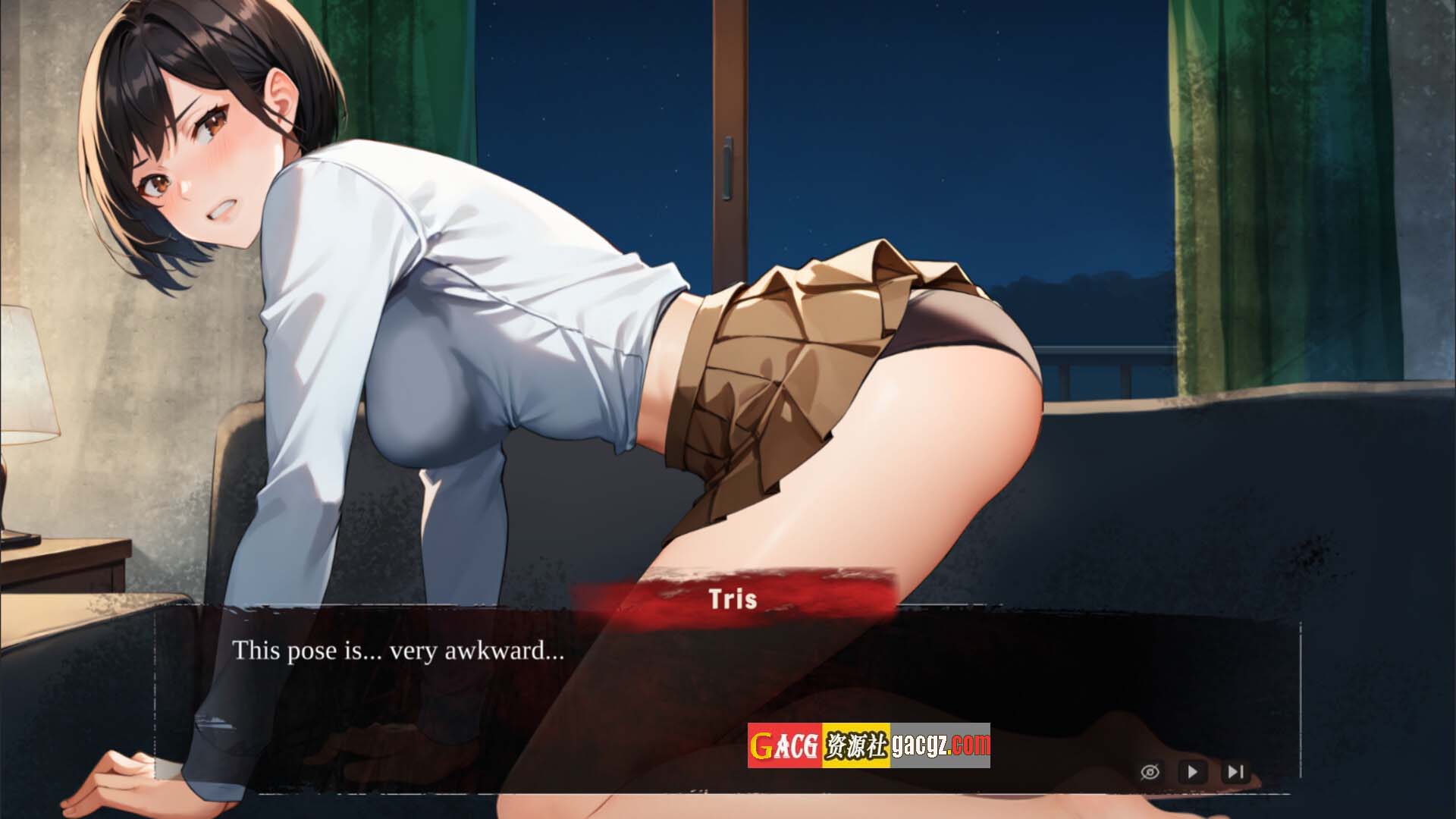
Task: Start auto-play with the play button
Action: 1192,772
